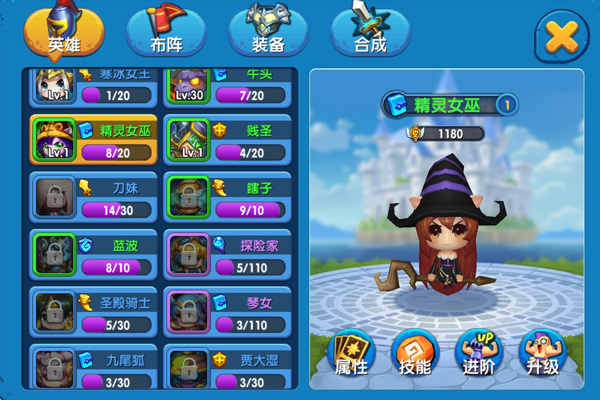Tap the 进阶 advance button
The height and width of the screenshot is (400, 600).
coord(477,353)
